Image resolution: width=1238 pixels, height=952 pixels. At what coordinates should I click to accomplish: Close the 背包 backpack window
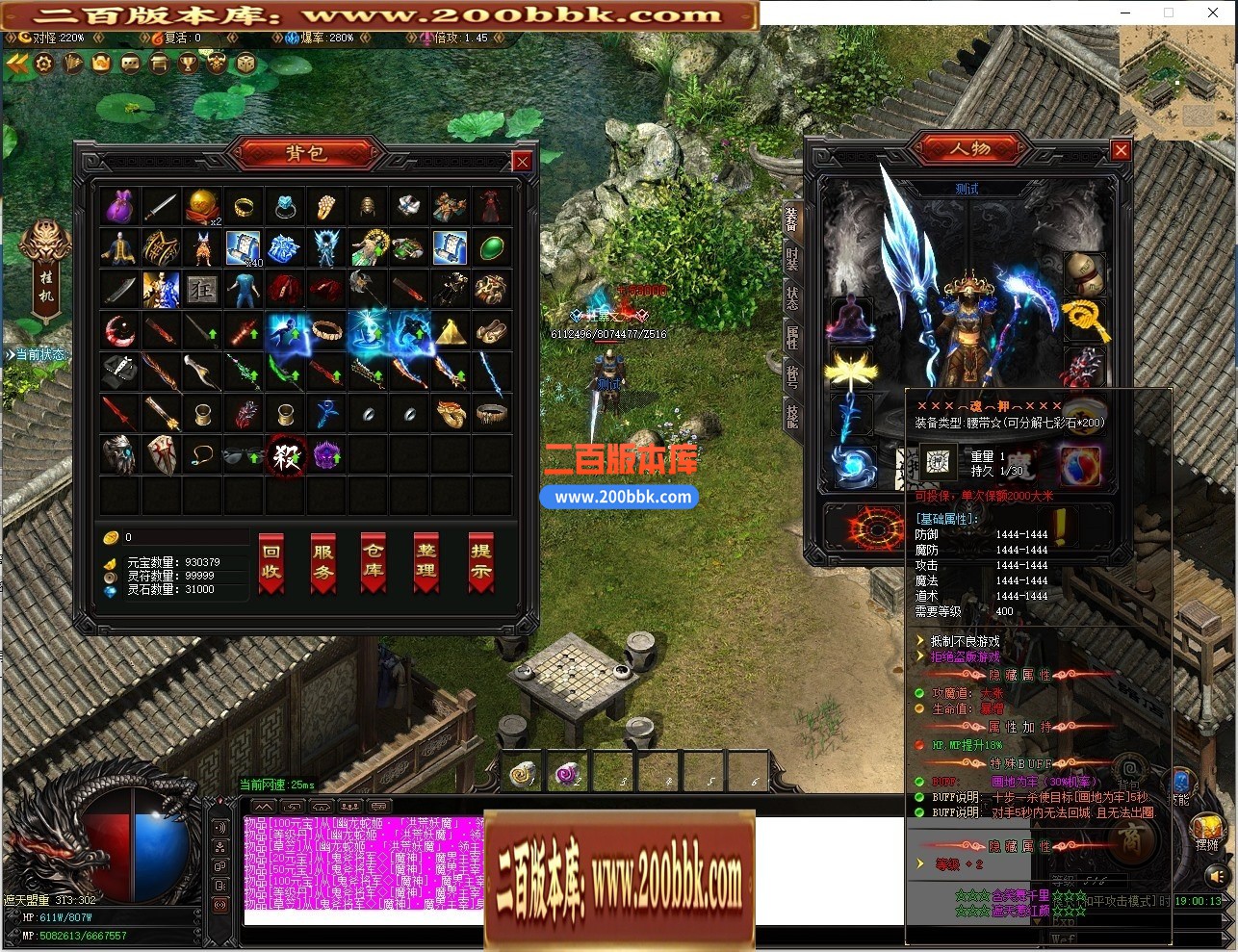tap(522, 162)
